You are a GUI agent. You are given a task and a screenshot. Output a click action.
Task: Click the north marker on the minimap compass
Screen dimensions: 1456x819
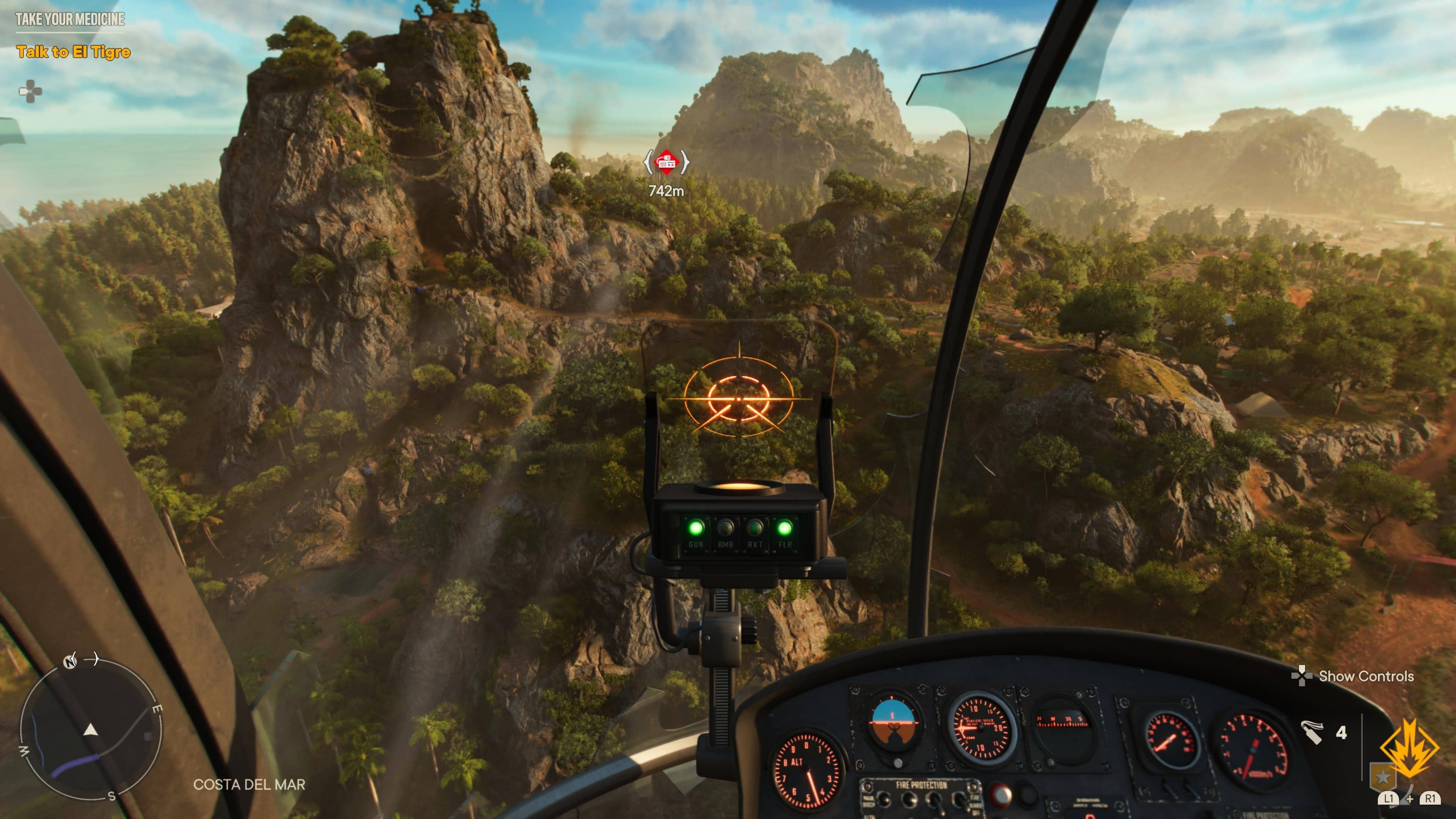pos(70,661)
